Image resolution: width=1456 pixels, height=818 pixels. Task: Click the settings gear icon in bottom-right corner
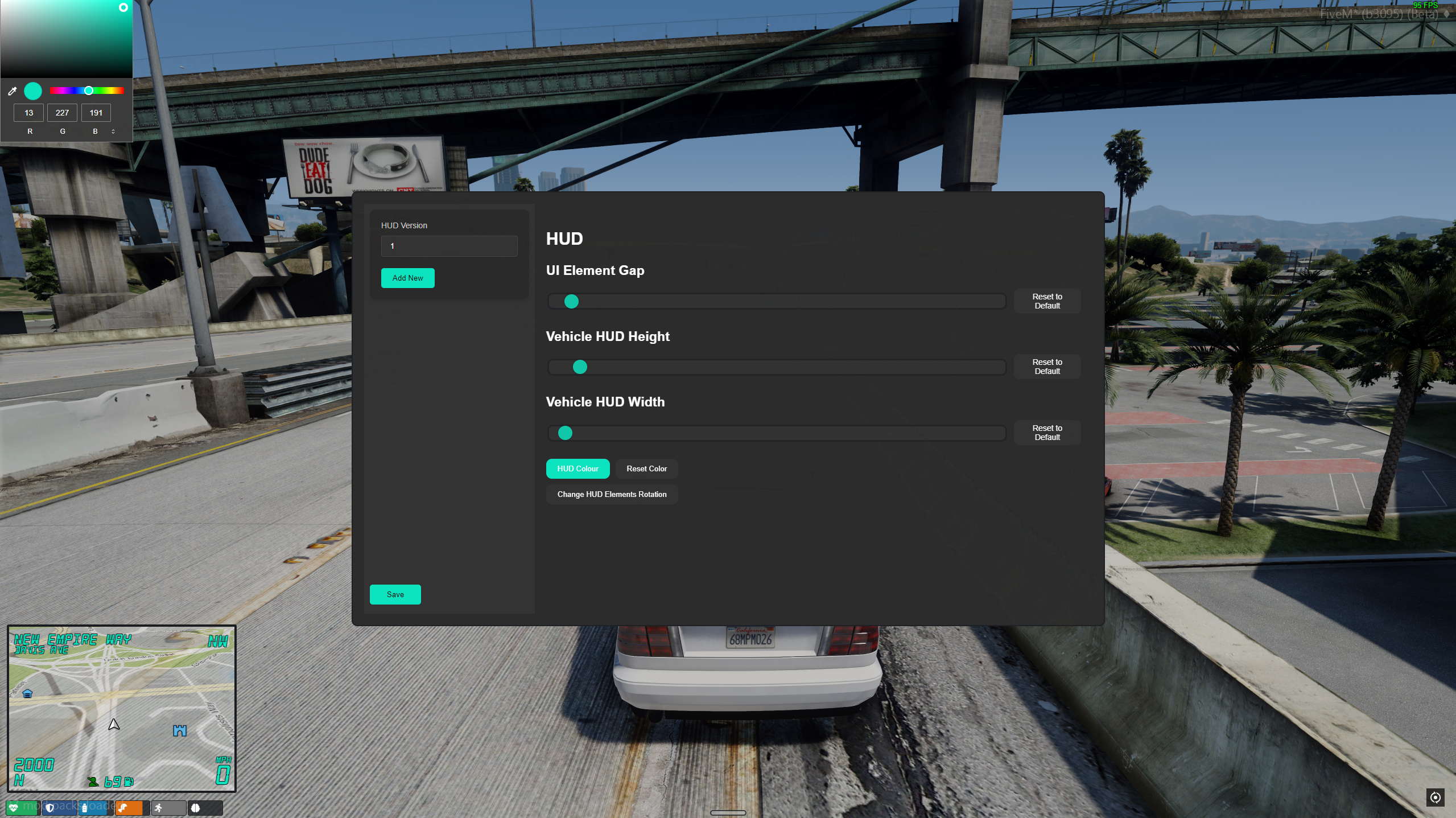tap(1436, 798)
